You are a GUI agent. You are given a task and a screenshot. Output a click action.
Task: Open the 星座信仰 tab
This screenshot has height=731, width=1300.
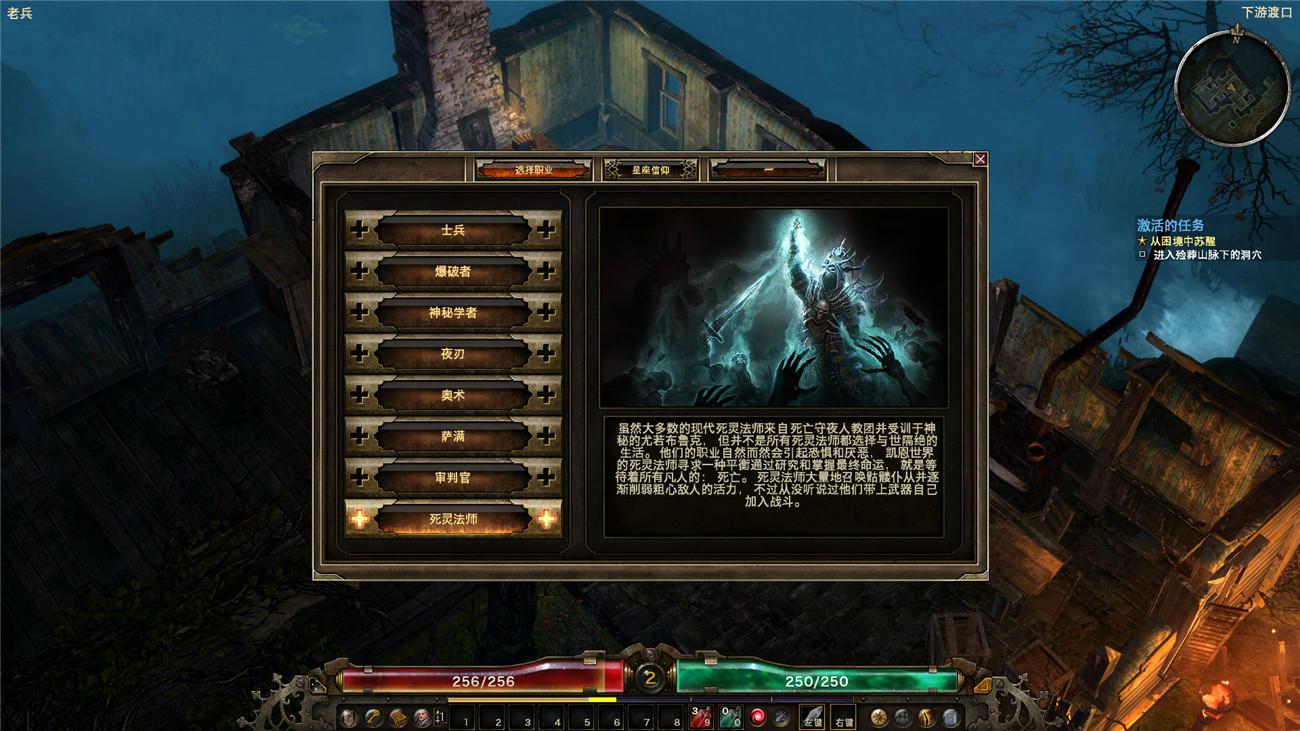pyautogui.click(x=650, y=170)
